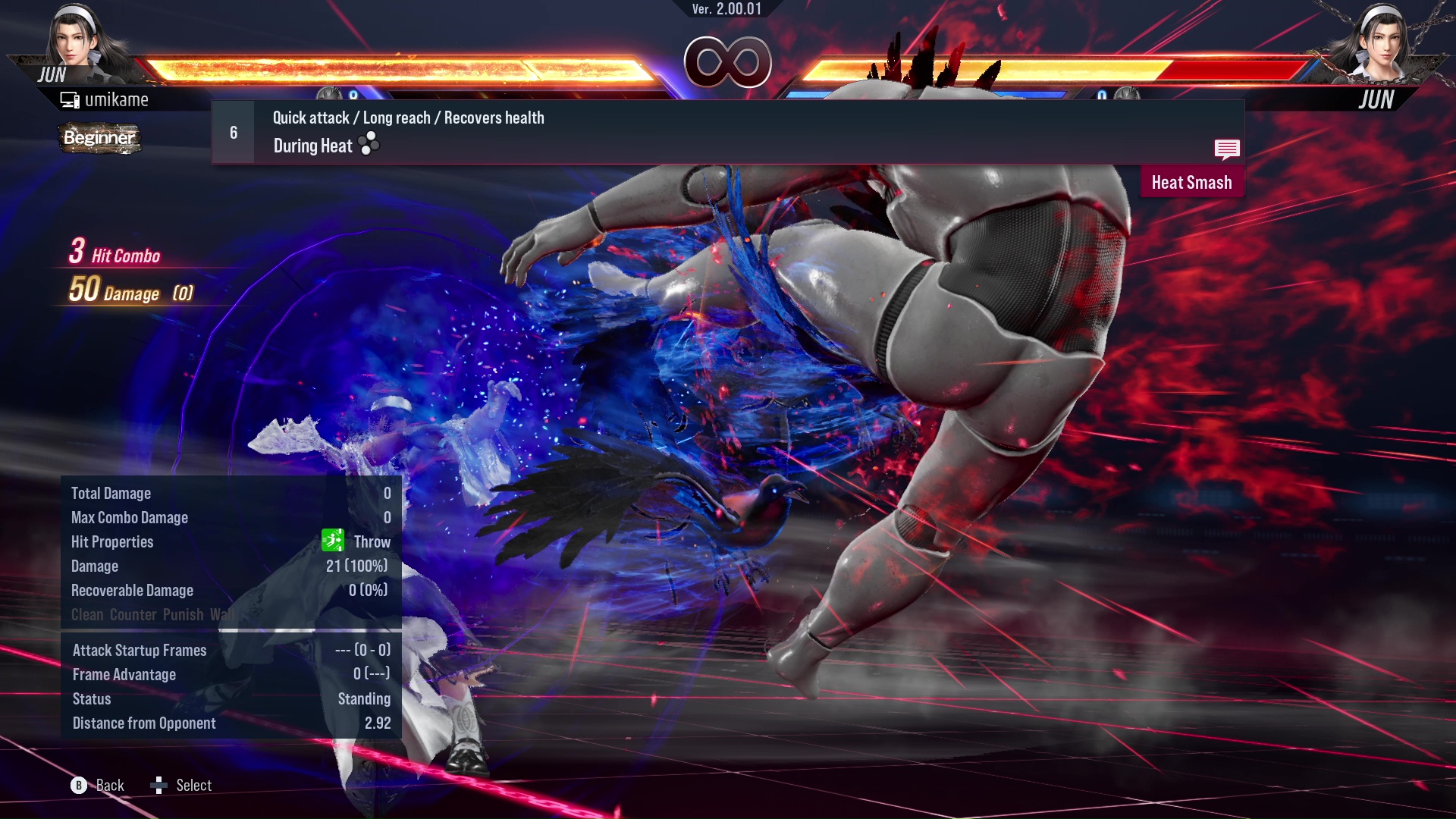This screenshot has height=819, width=1456.
Task: Click the Total Damage stat row
Action: pos(111,493)
